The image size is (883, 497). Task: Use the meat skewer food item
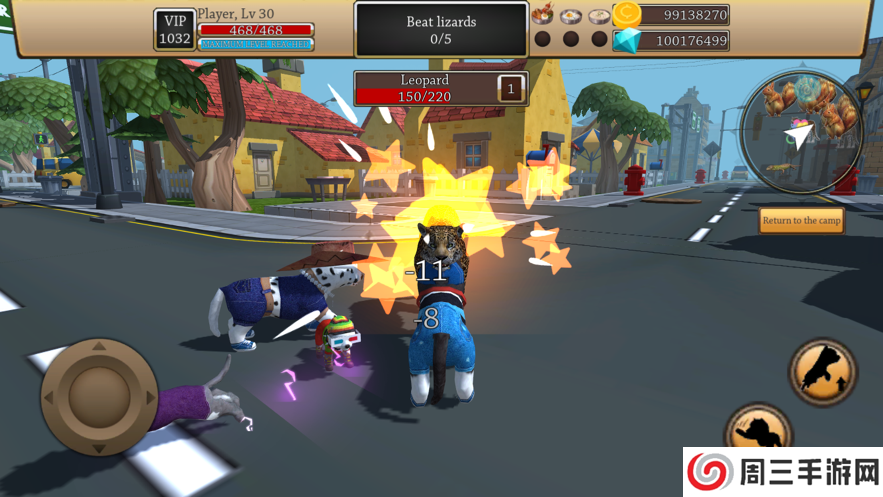[543, 15]
